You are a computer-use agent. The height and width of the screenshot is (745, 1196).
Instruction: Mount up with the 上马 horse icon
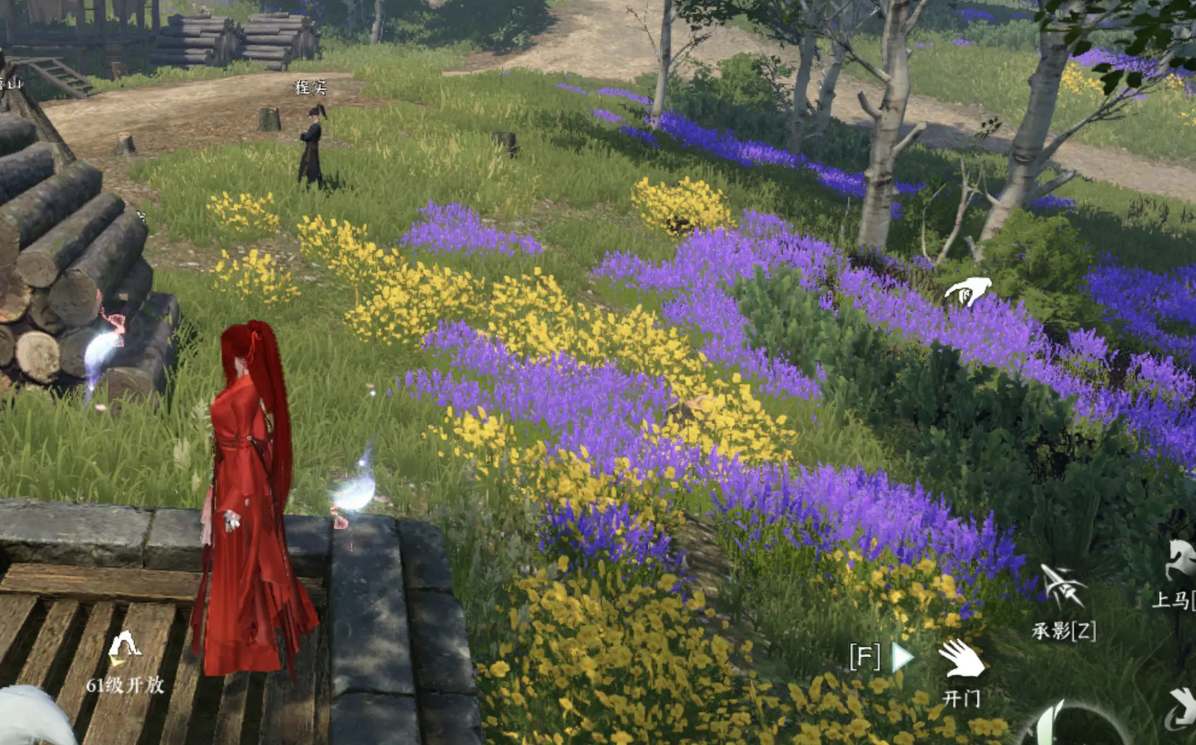[1181, 561]
